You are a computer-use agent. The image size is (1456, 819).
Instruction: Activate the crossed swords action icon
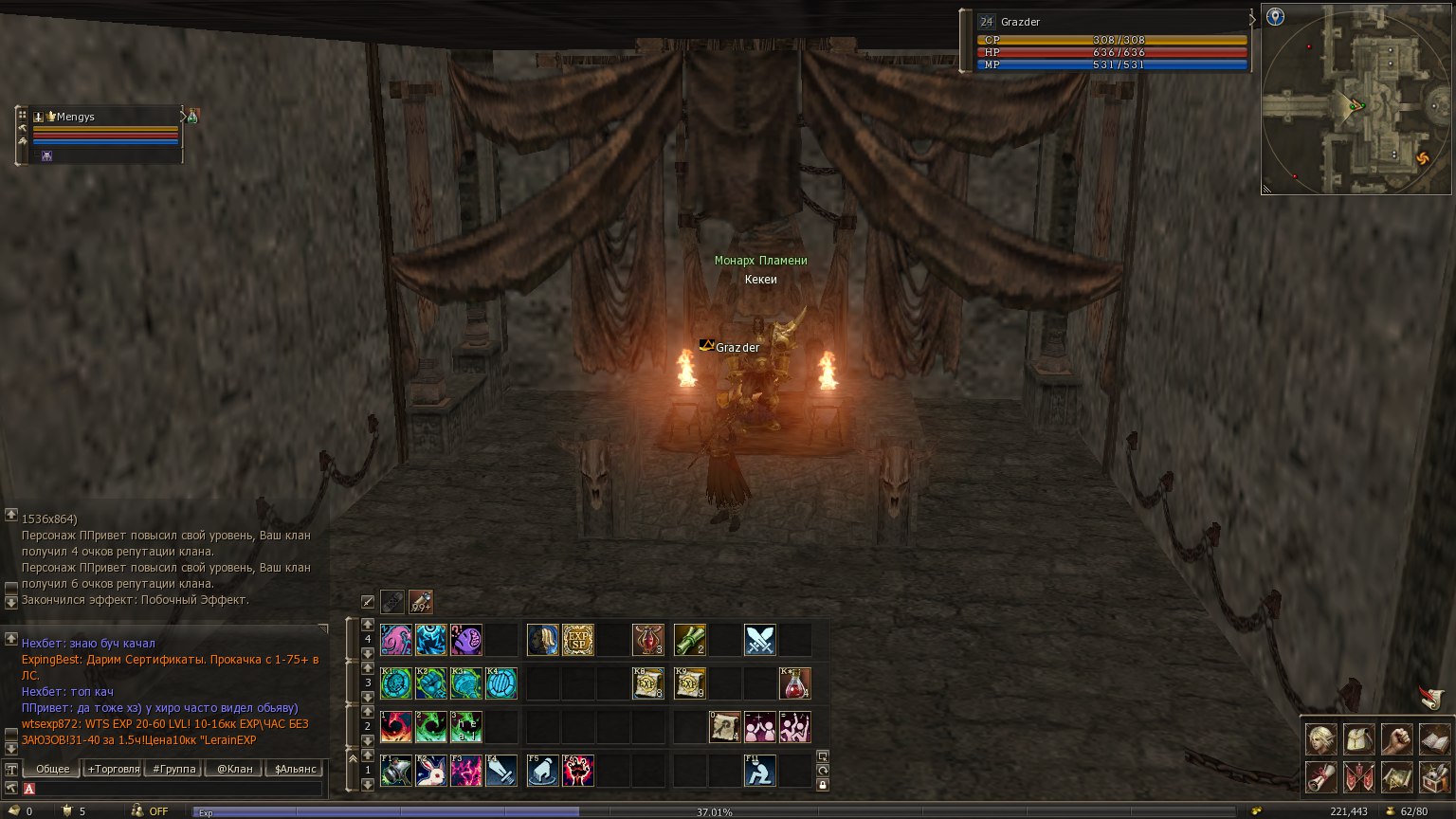pos(759,640)
